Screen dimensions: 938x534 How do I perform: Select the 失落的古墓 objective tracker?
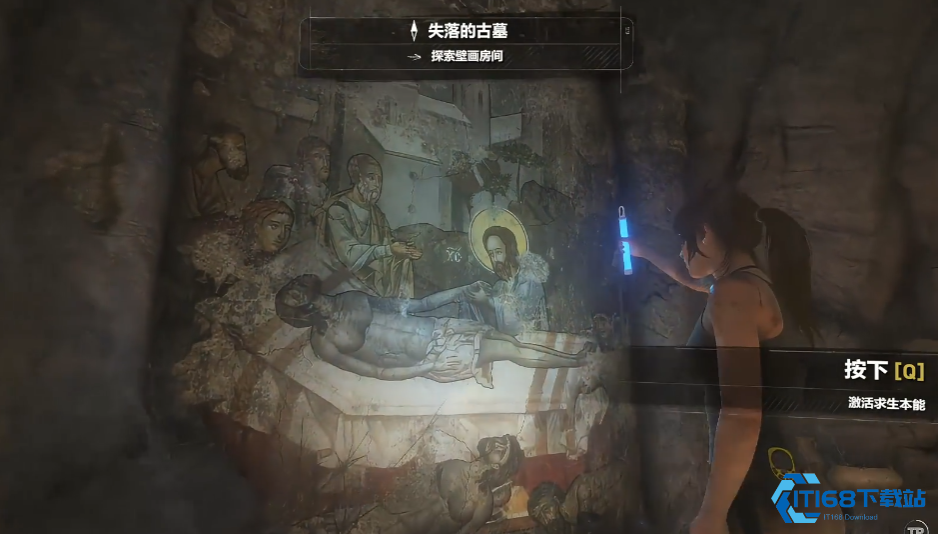pos(468,43)
